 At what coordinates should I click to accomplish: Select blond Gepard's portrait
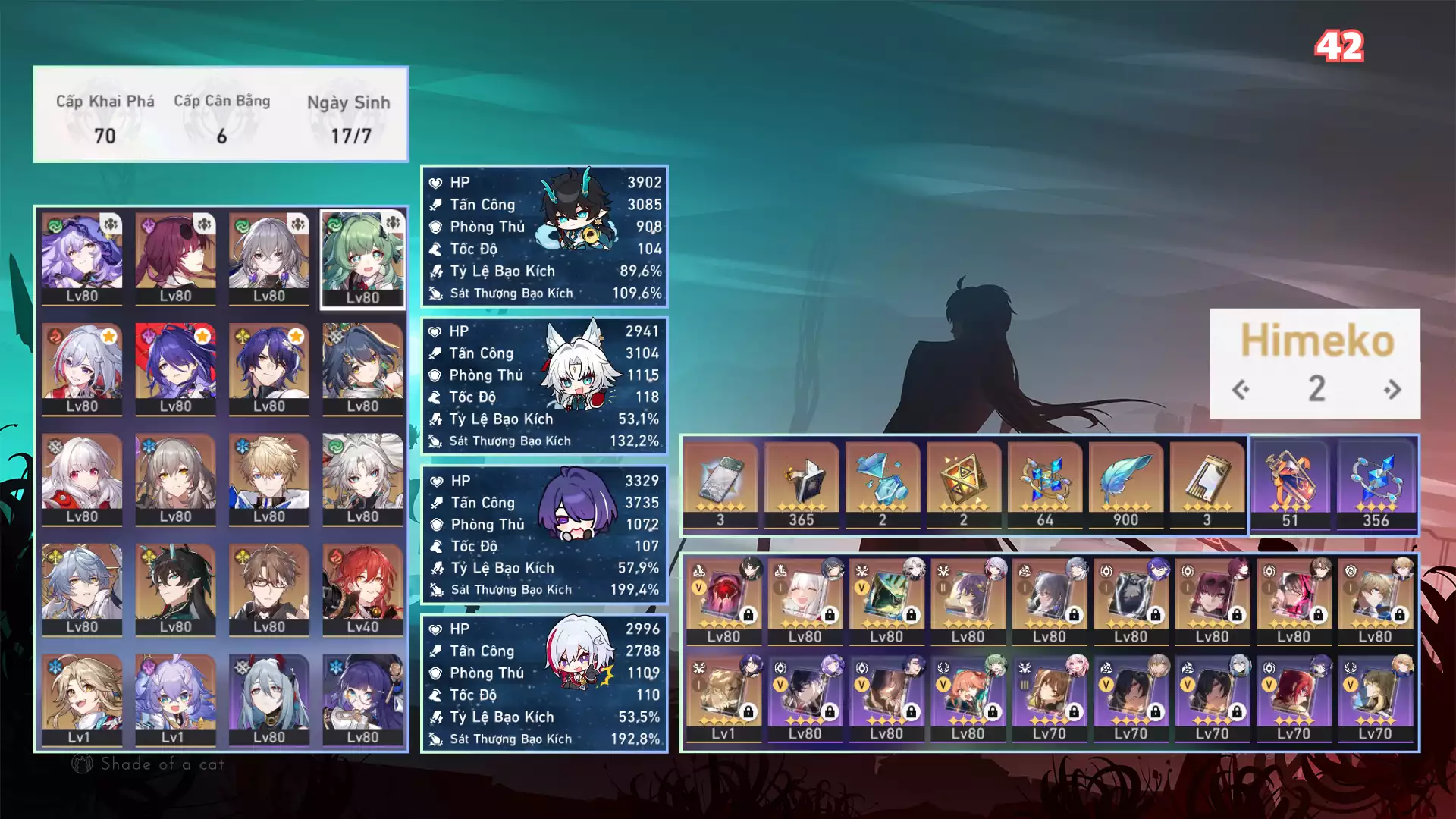(269, 479)
